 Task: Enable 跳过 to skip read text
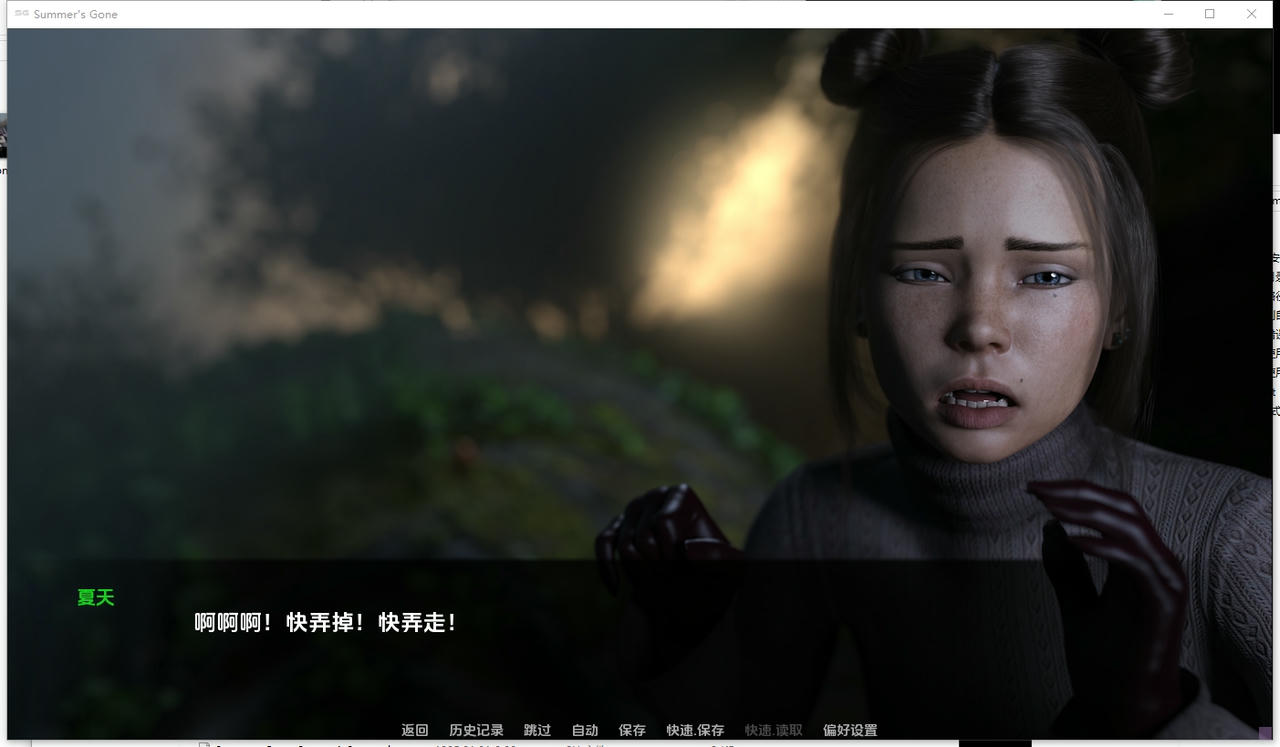click(x=537, y=730)
